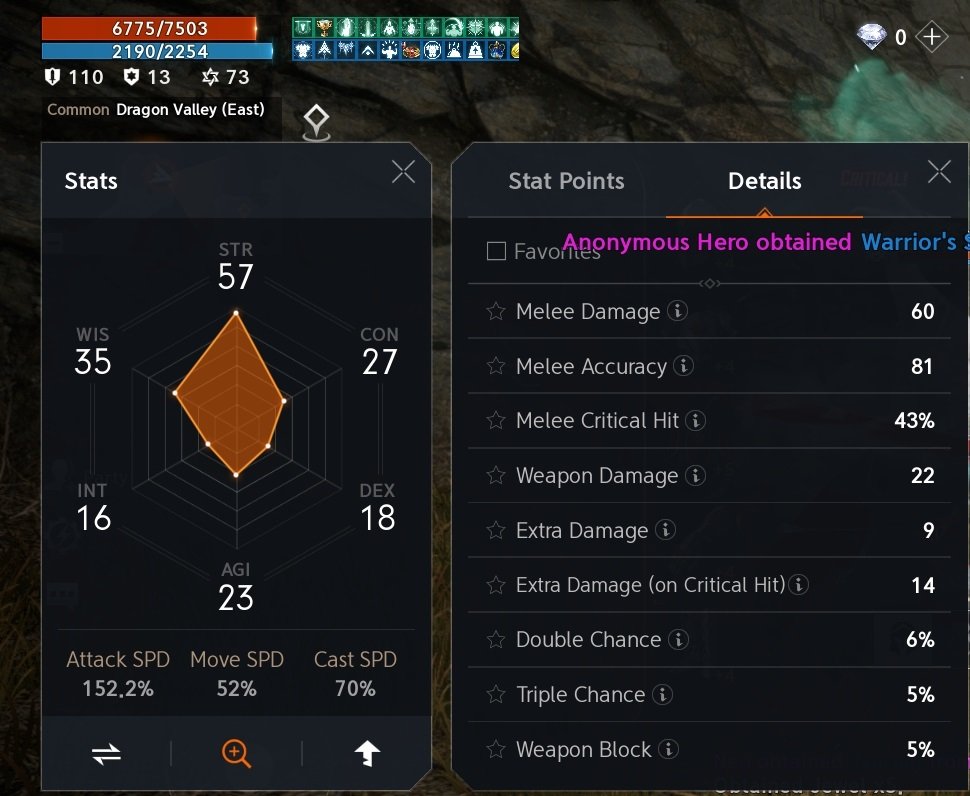
Task: Toggle the Favorites checkbox
Action: point(496,251)
